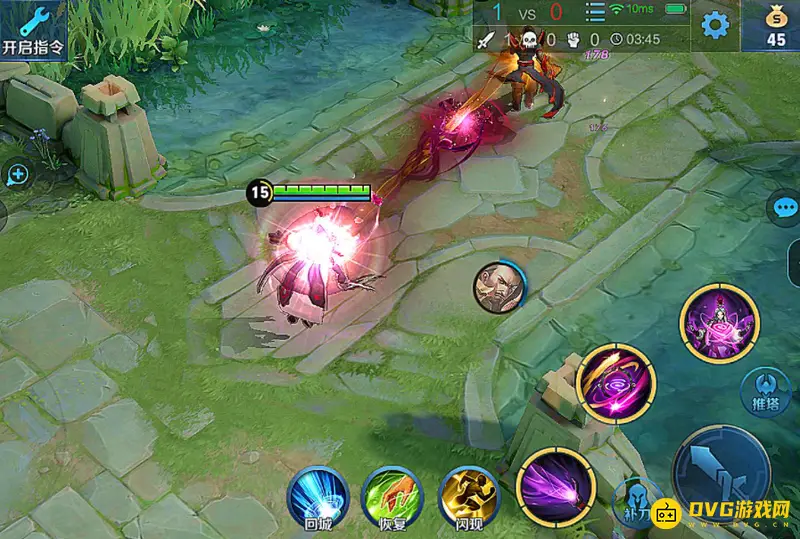The image size is (800, 539).
Task: Target the enemy hero portrait icon
Action: click(499, 287)
